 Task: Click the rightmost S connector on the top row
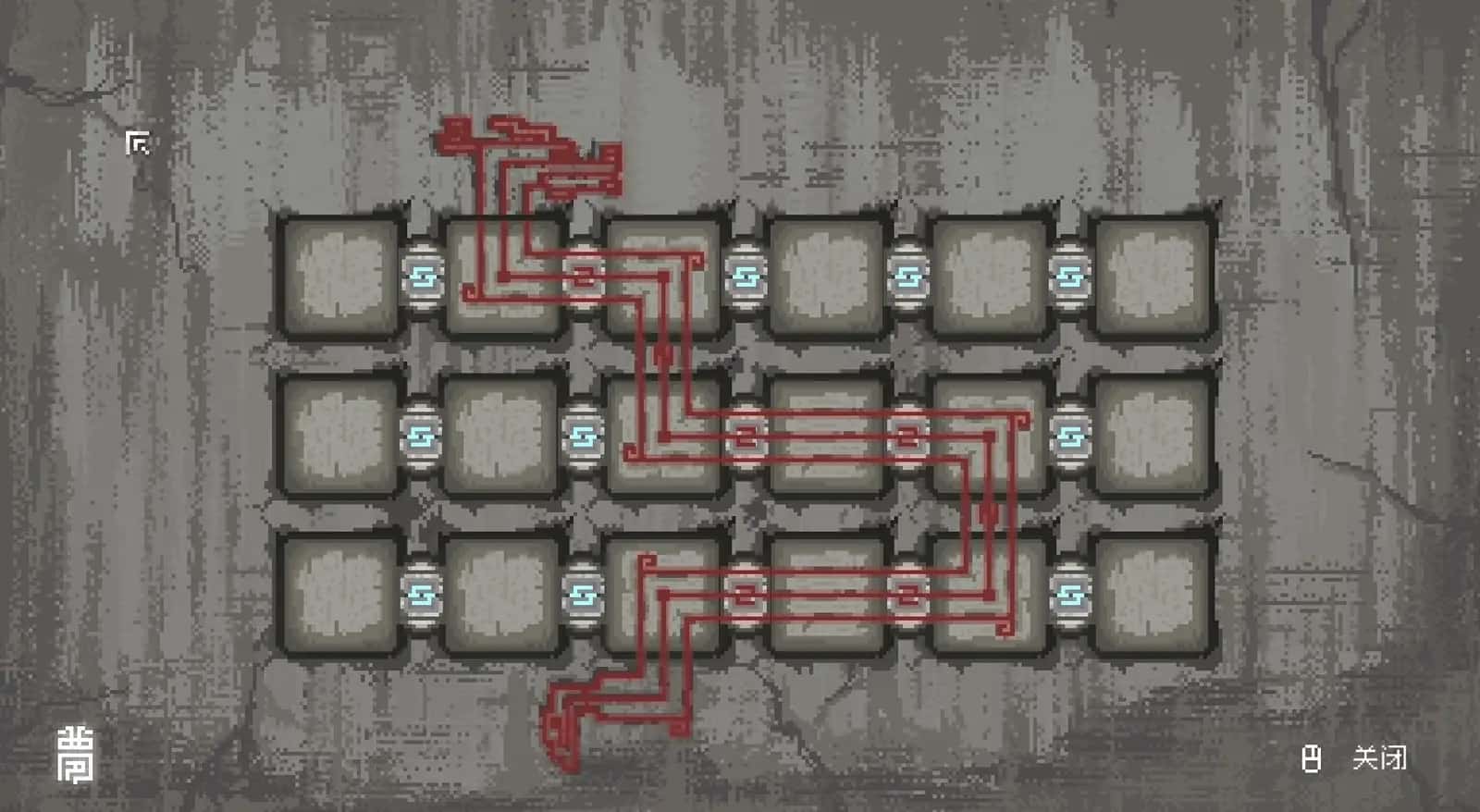coord(1068,277)
